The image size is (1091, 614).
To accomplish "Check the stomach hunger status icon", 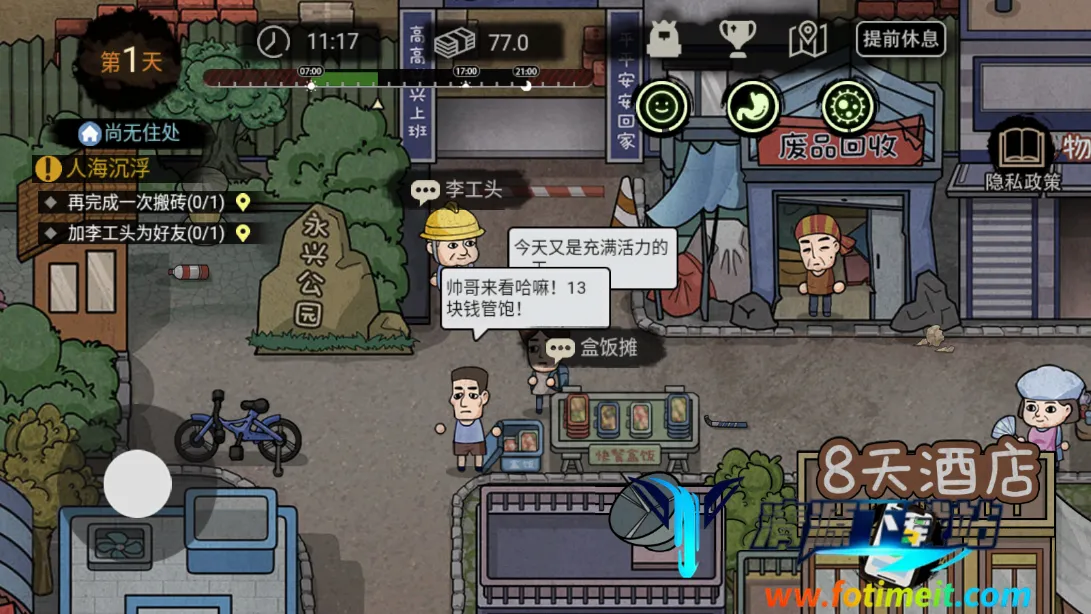I will click(x=754, y=104).
